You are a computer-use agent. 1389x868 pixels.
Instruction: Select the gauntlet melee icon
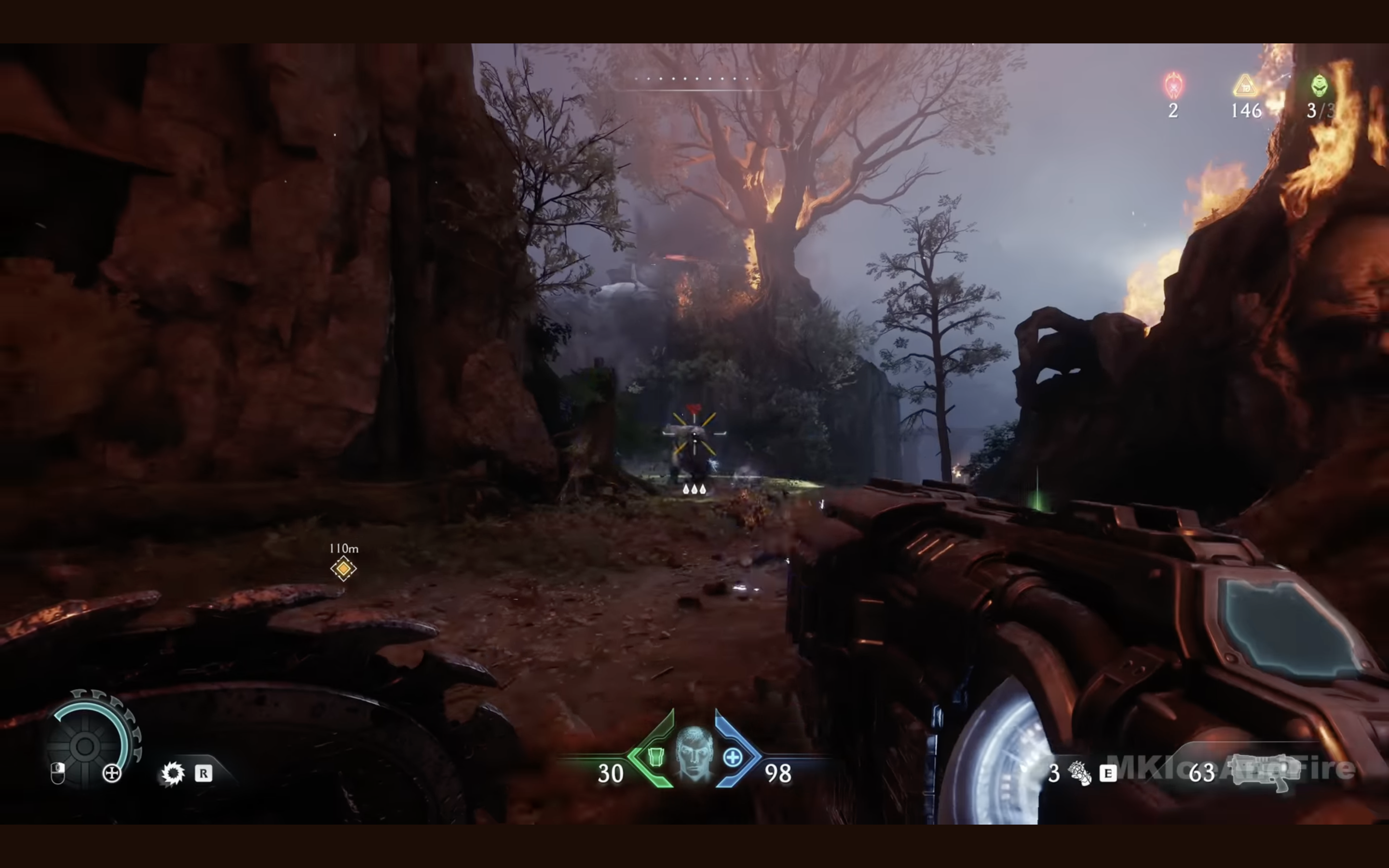click(1079, 773)
